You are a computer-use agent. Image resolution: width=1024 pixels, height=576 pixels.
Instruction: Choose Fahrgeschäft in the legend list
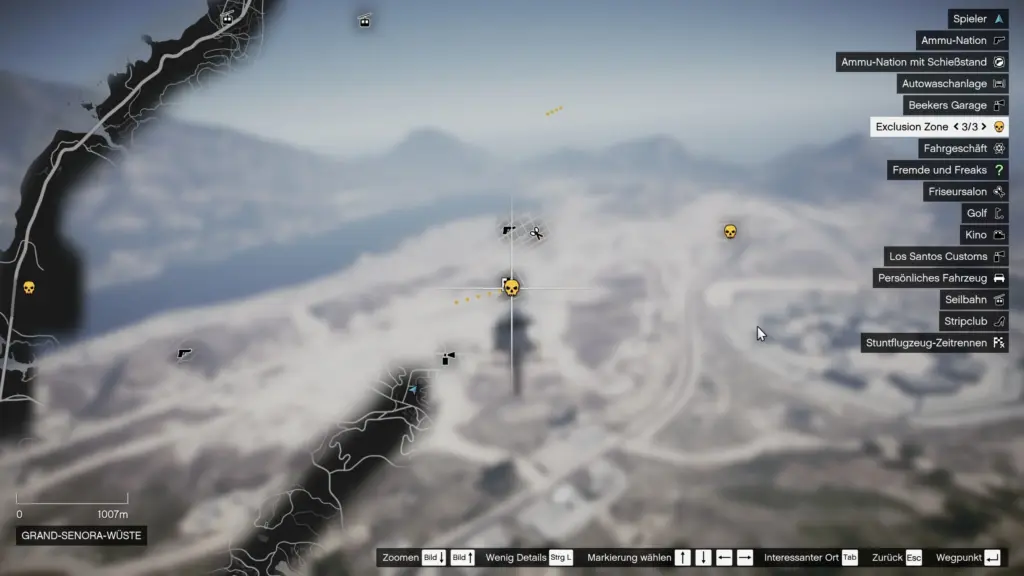[x=964, y=148]
